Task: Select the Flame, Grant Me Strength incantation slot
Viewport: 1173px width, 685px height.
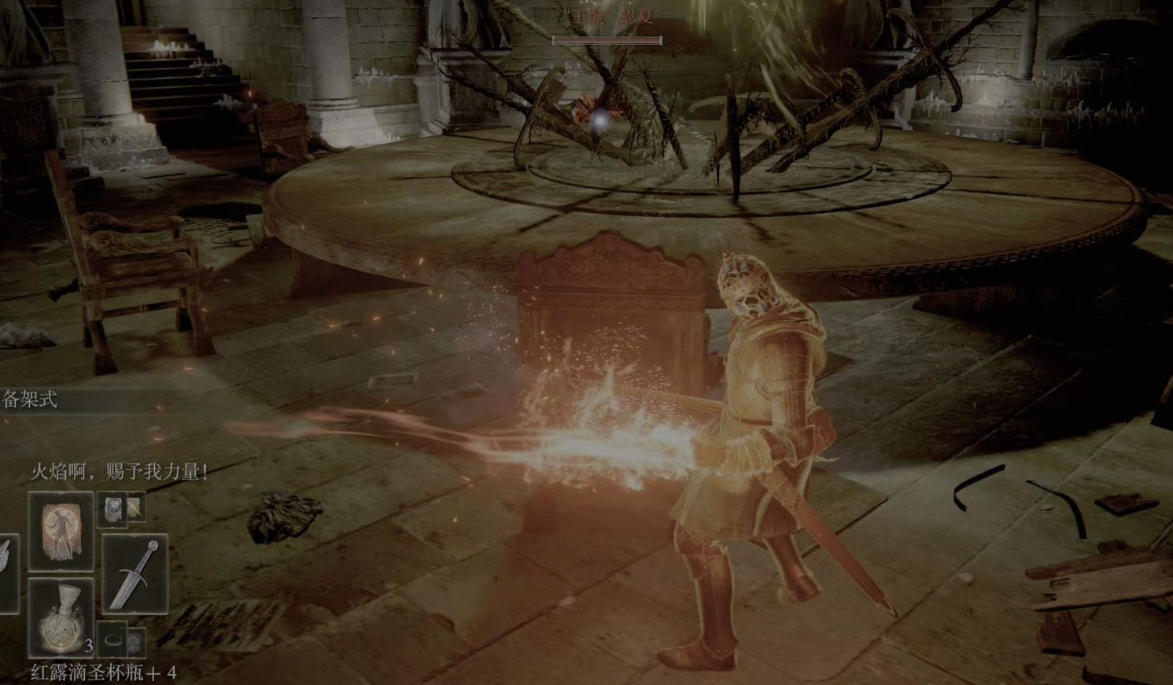Action: click(61, 530)
